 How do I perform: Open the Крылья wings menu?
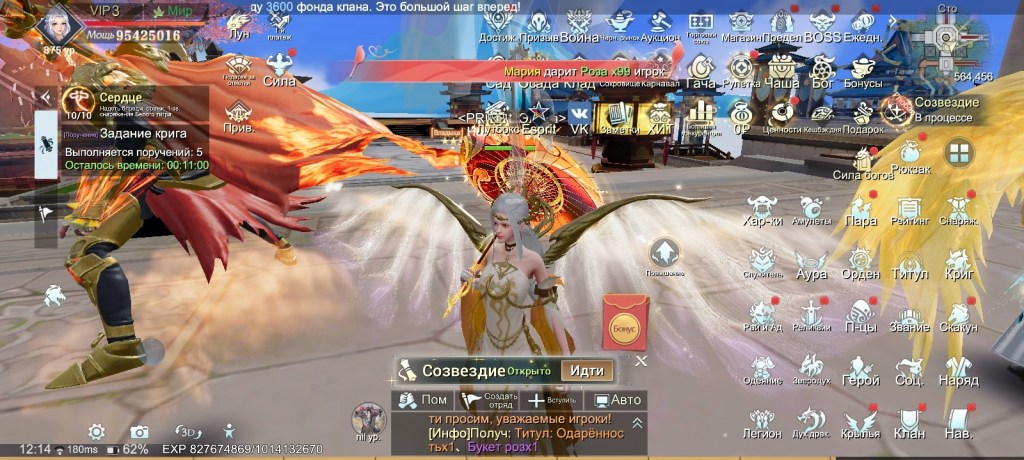[860, 422]
